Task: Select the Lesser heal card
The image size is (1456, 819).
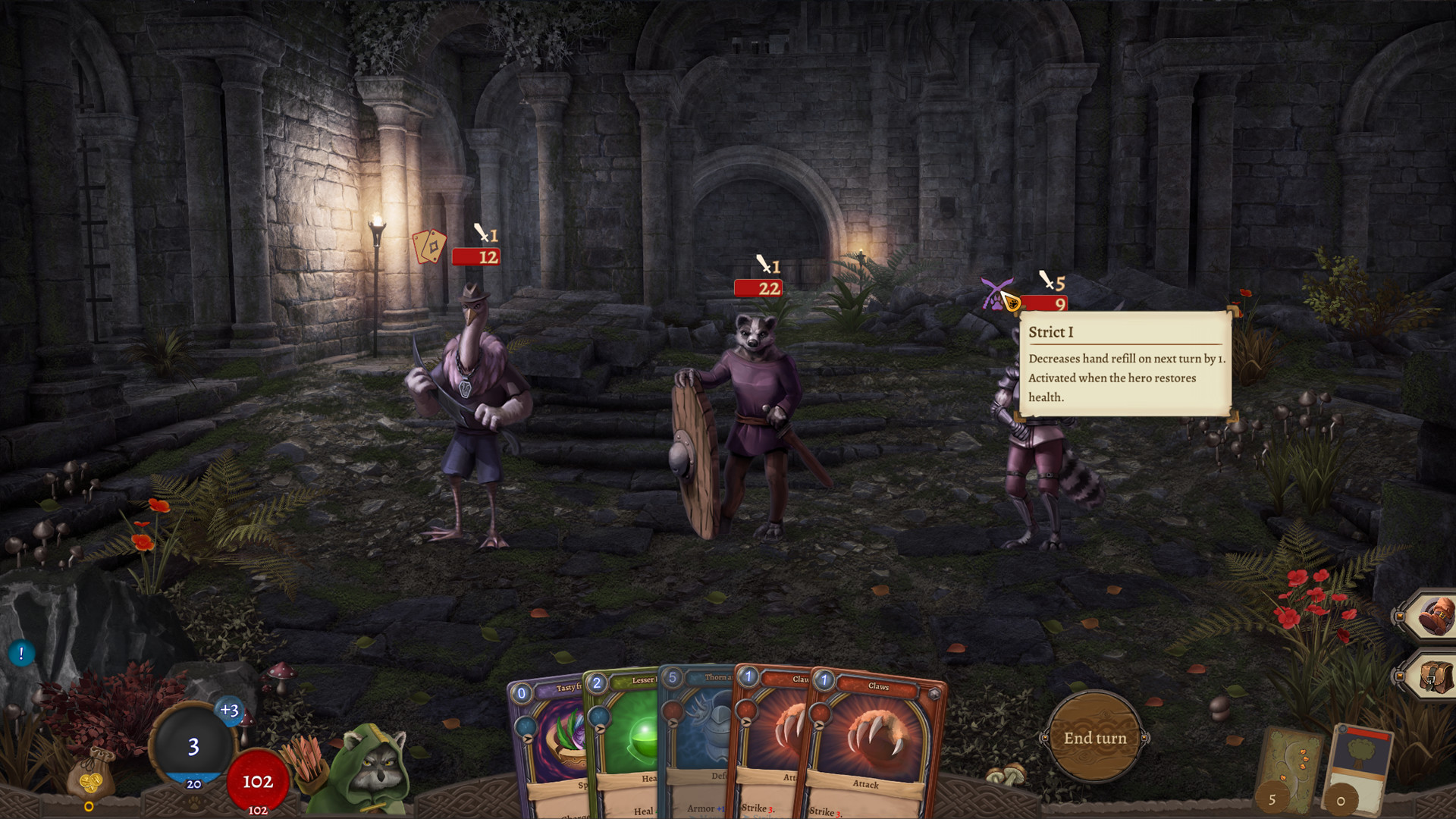Action: coord(623,739)
